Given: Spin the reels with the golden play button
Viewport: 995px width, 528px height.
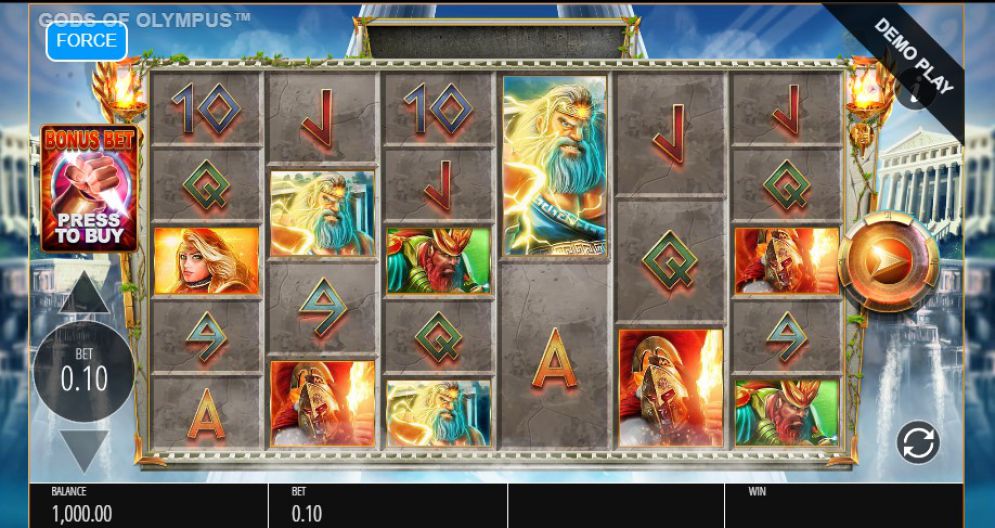Looking at the screenshot, I should click(888, 262).
